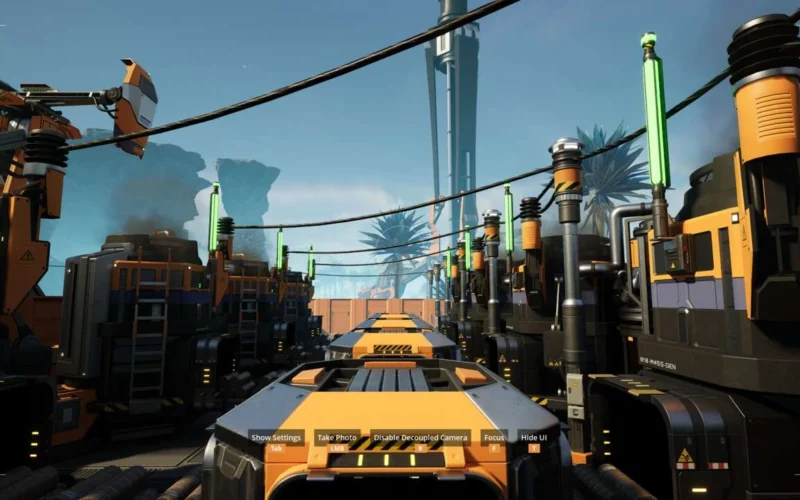800x500 pixels.
Task: Disable the decoupled camera
Action: tap(420, 438)
